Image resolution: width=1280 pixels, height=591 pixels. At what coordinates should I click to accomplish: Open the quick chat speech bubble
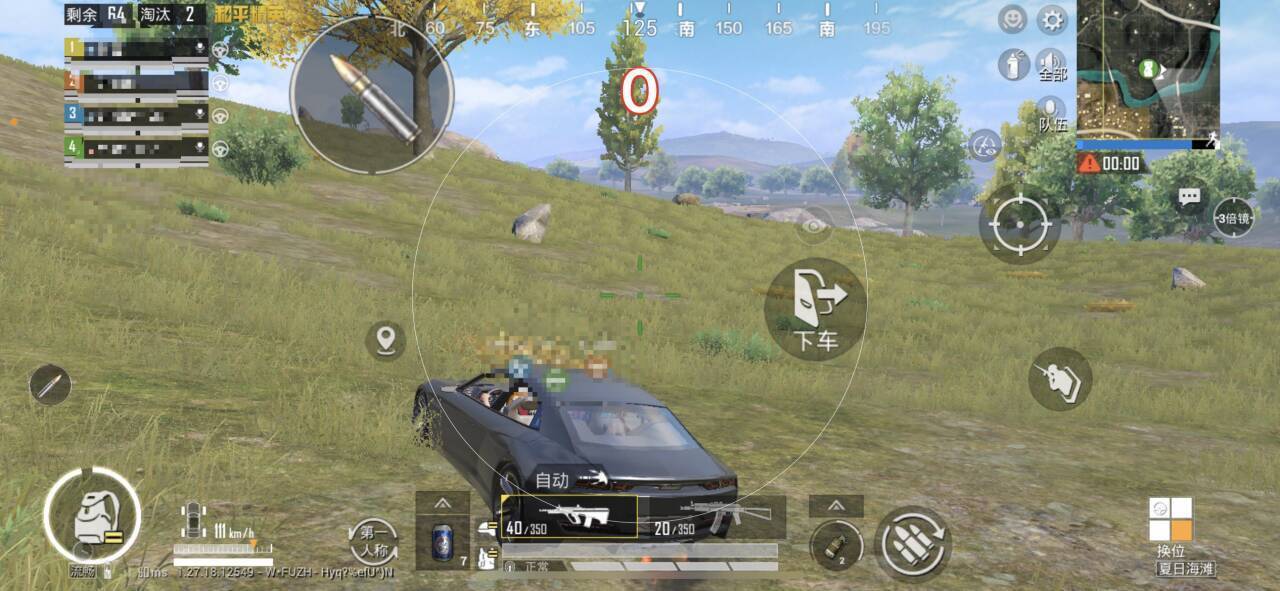[x=1189, y=197]
